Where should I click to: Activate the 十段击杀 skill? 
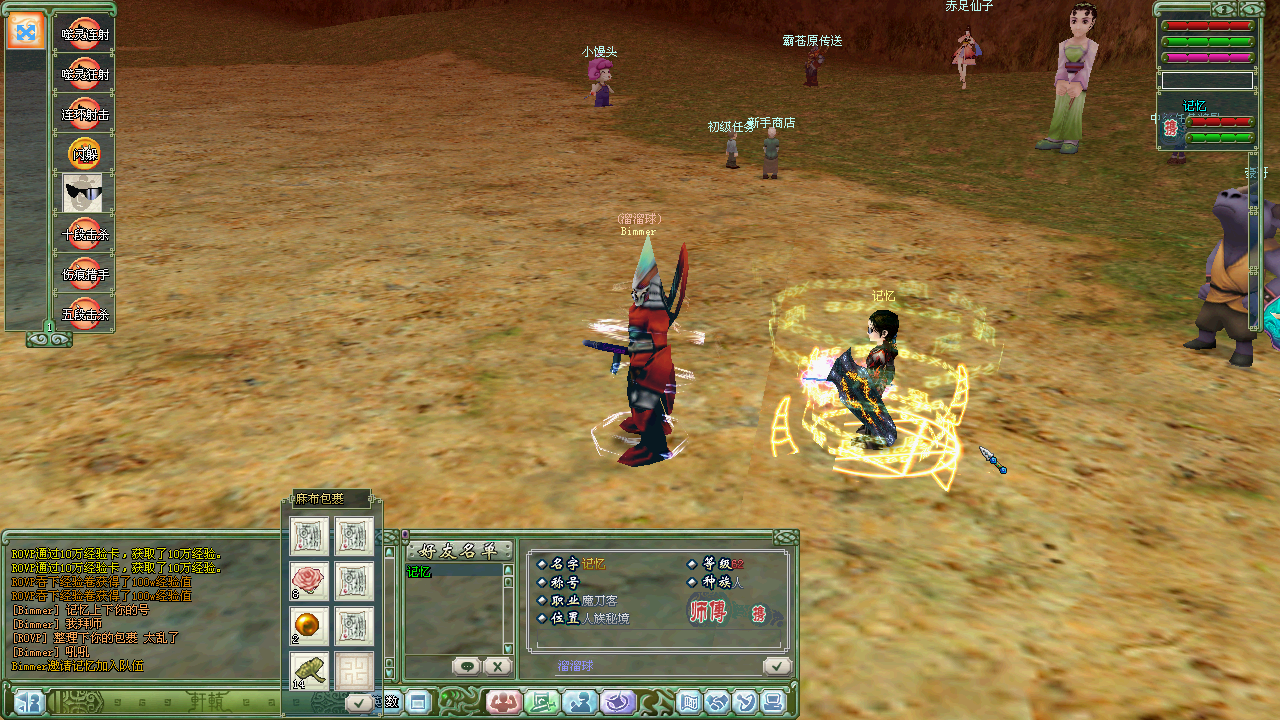pos(84,233)
